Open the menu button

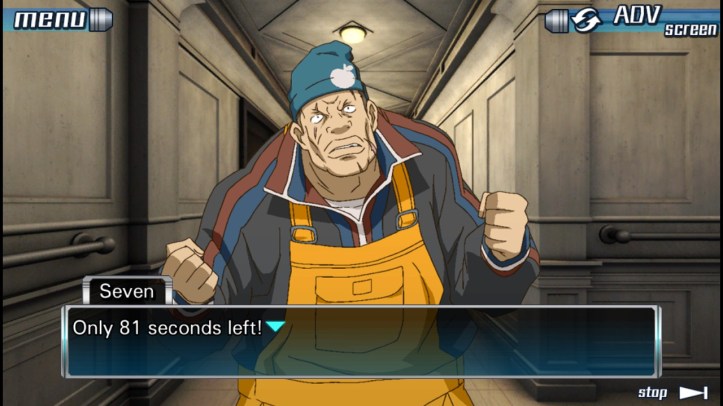tap(58, 19)
